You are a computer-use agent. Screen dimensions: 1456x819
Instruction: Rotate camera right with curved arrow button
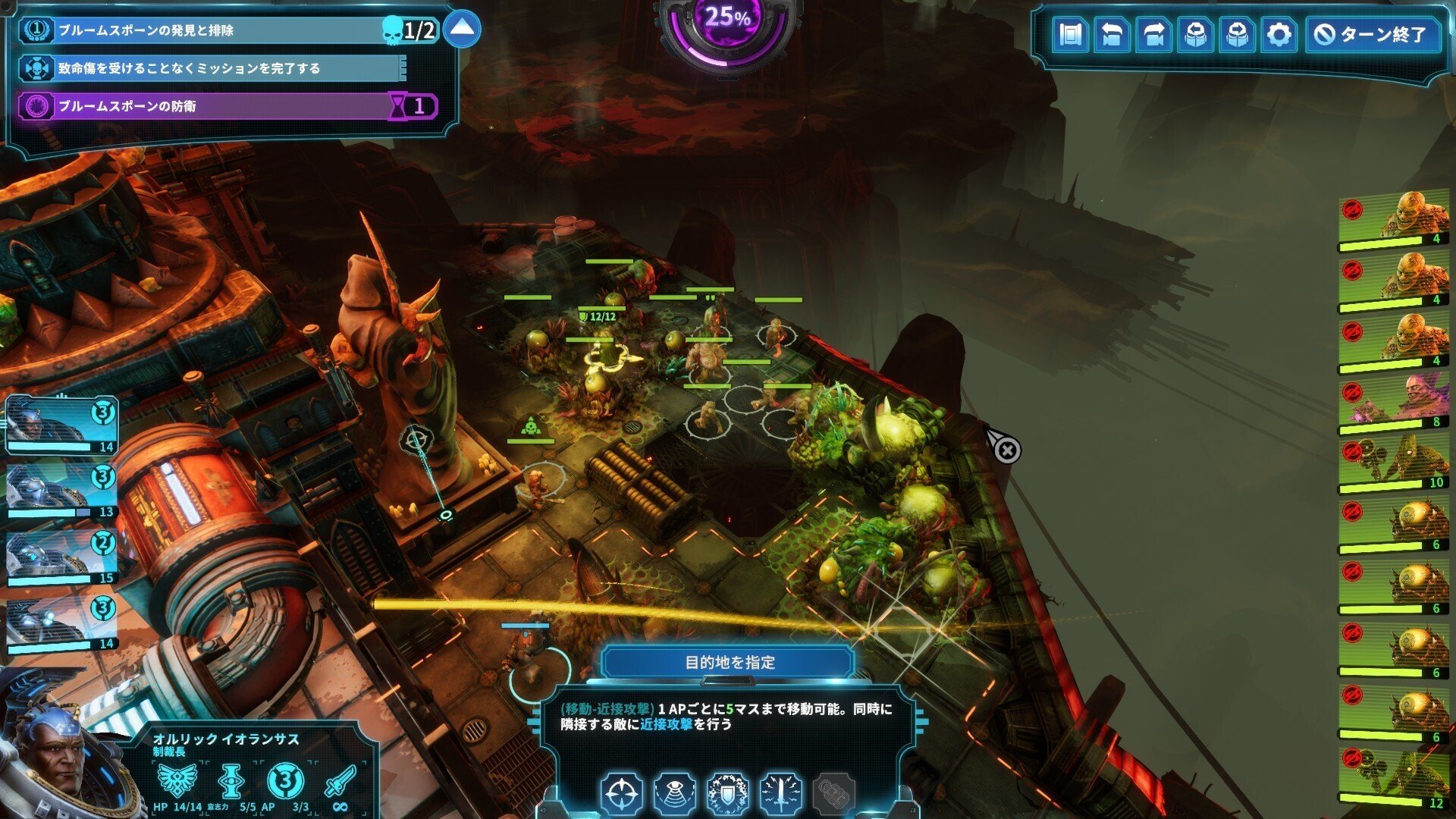pos(1153,35)
